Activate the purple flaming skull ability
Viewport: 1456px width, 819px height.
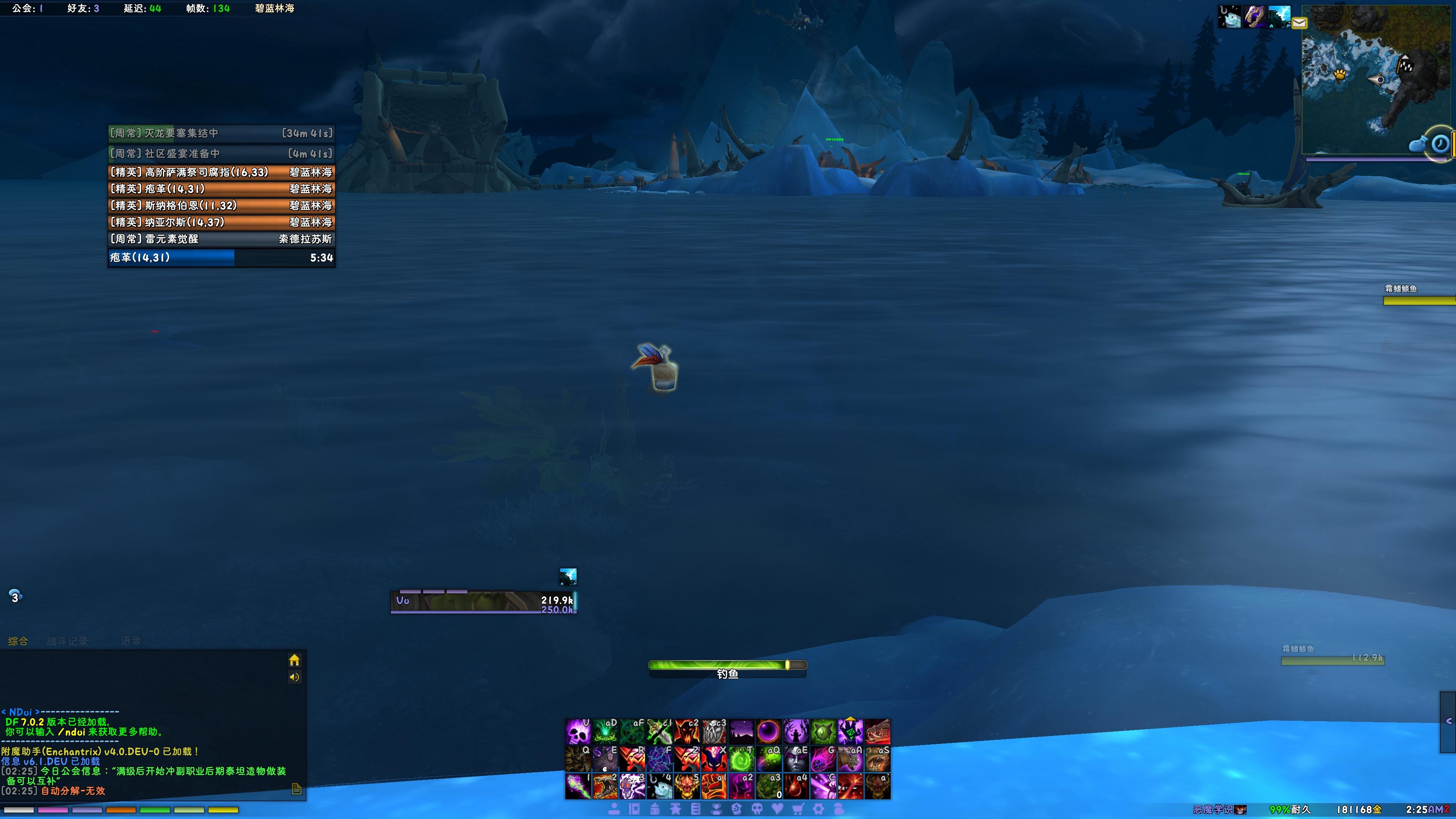[x=578, y=731]
